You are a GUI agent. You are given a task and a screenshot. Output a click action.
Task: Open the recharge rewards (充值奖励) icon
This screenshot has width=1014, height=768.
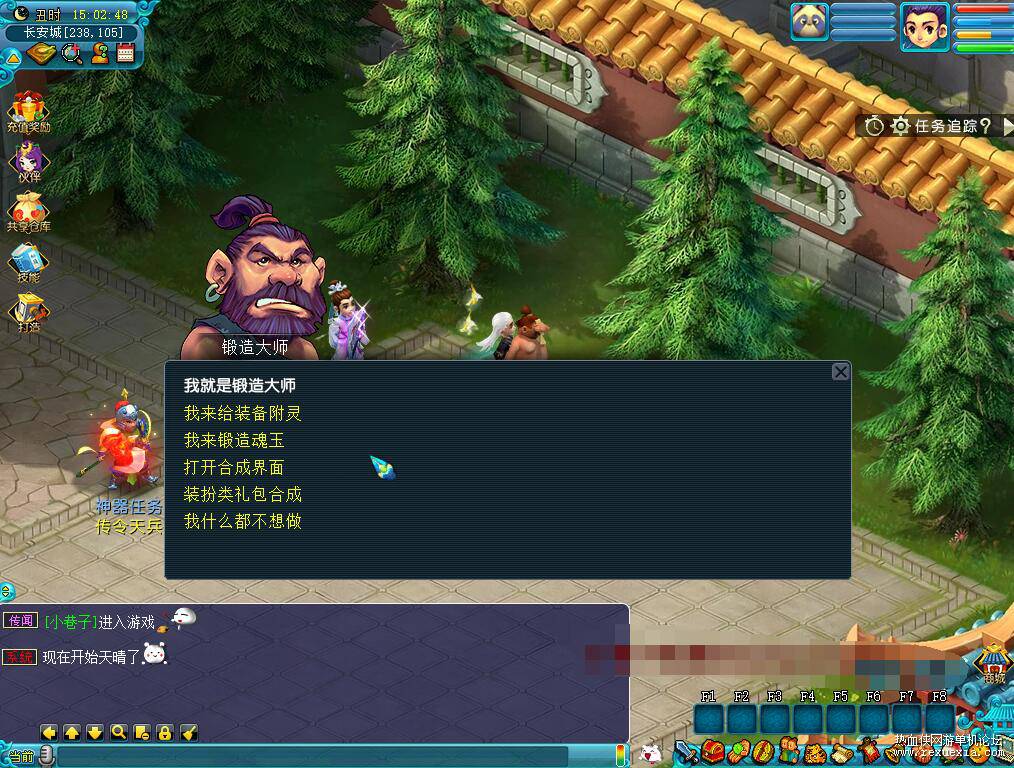coord(28,111)
